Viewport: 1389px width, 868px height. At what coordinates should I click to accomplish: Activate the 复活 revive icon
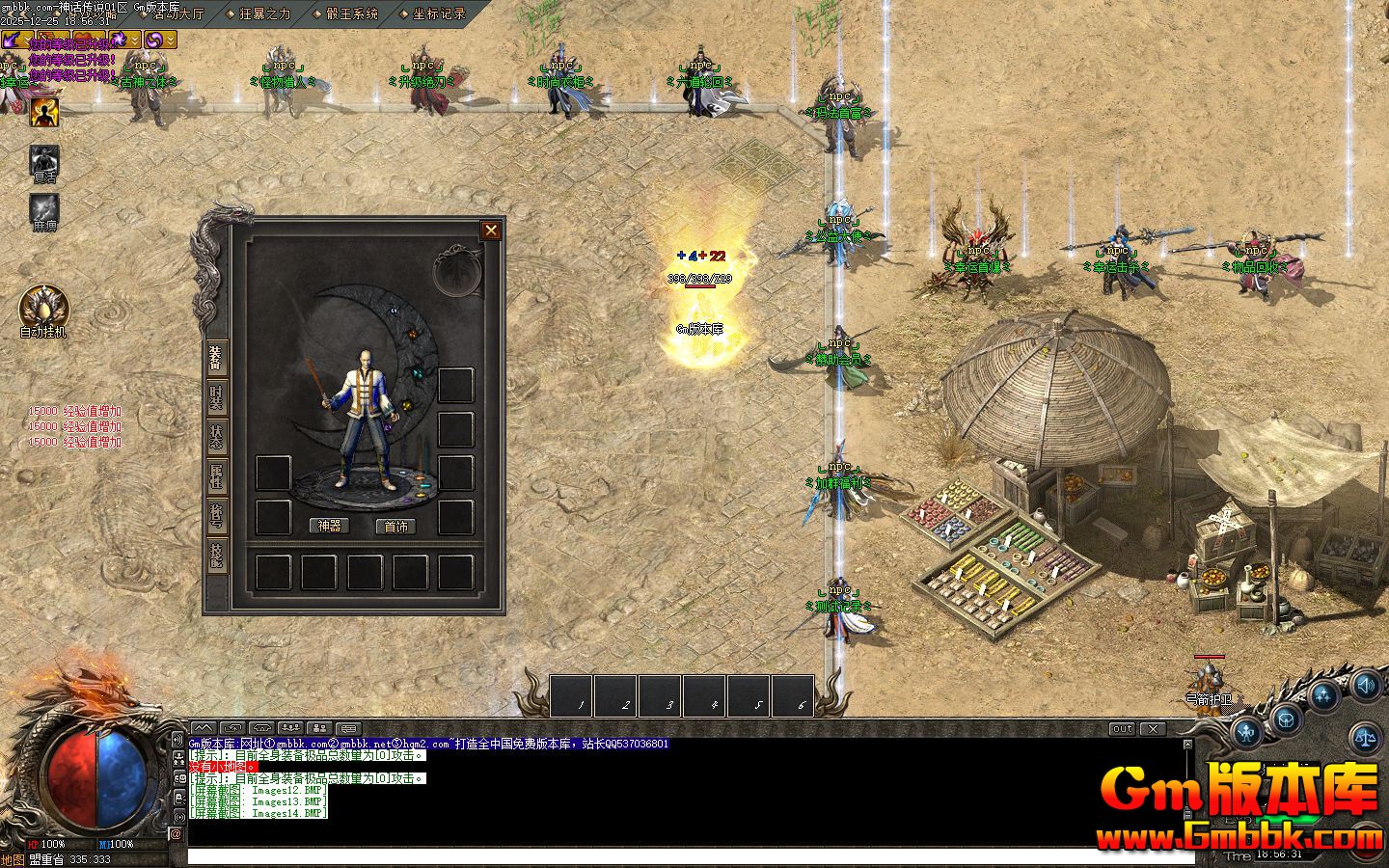tap(43, 160)
